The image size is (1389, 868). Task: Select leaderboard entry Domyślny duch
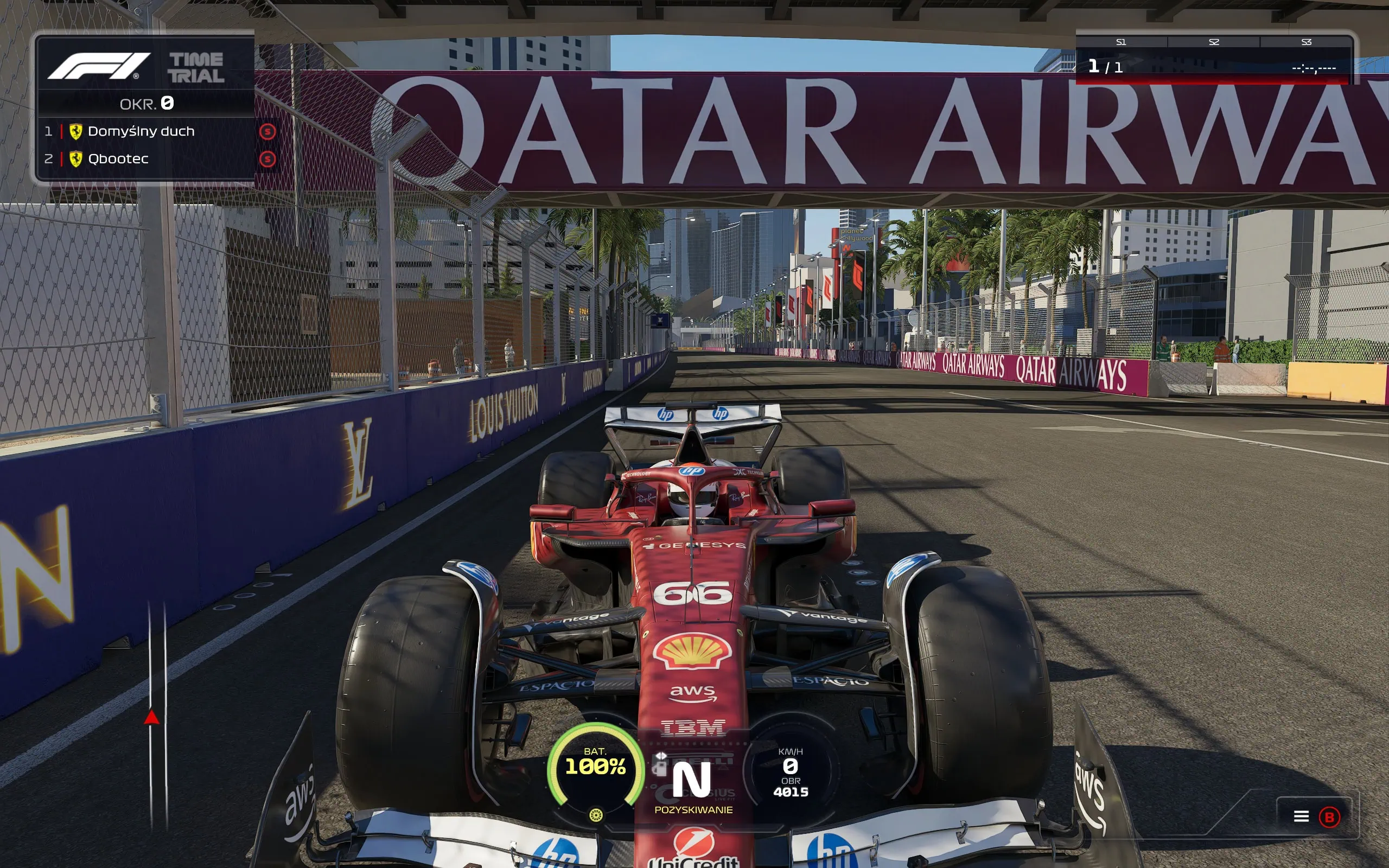click(142, 131)
